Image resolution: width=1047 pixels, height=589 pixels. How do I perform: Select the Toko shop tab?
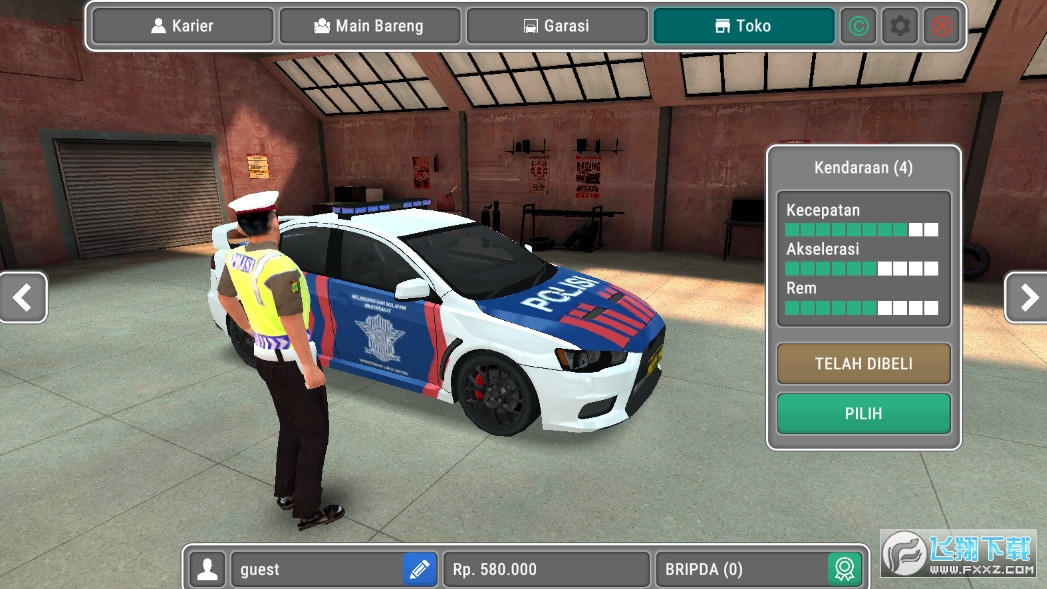(x=743, y=26)
